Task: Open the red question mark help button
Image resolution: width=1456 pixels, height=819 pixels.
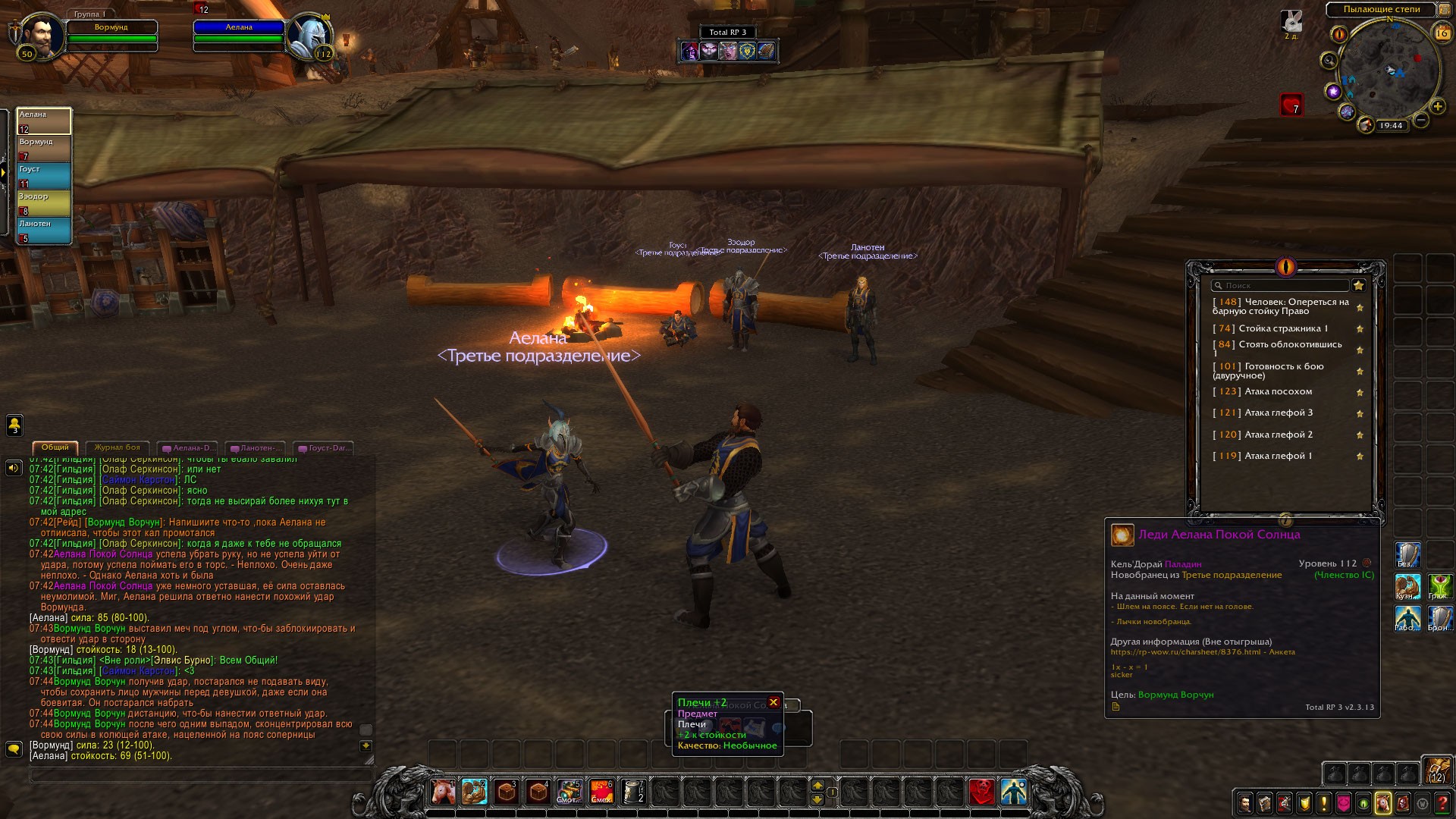Action: pyautogui.click(x=1443, y=803)
